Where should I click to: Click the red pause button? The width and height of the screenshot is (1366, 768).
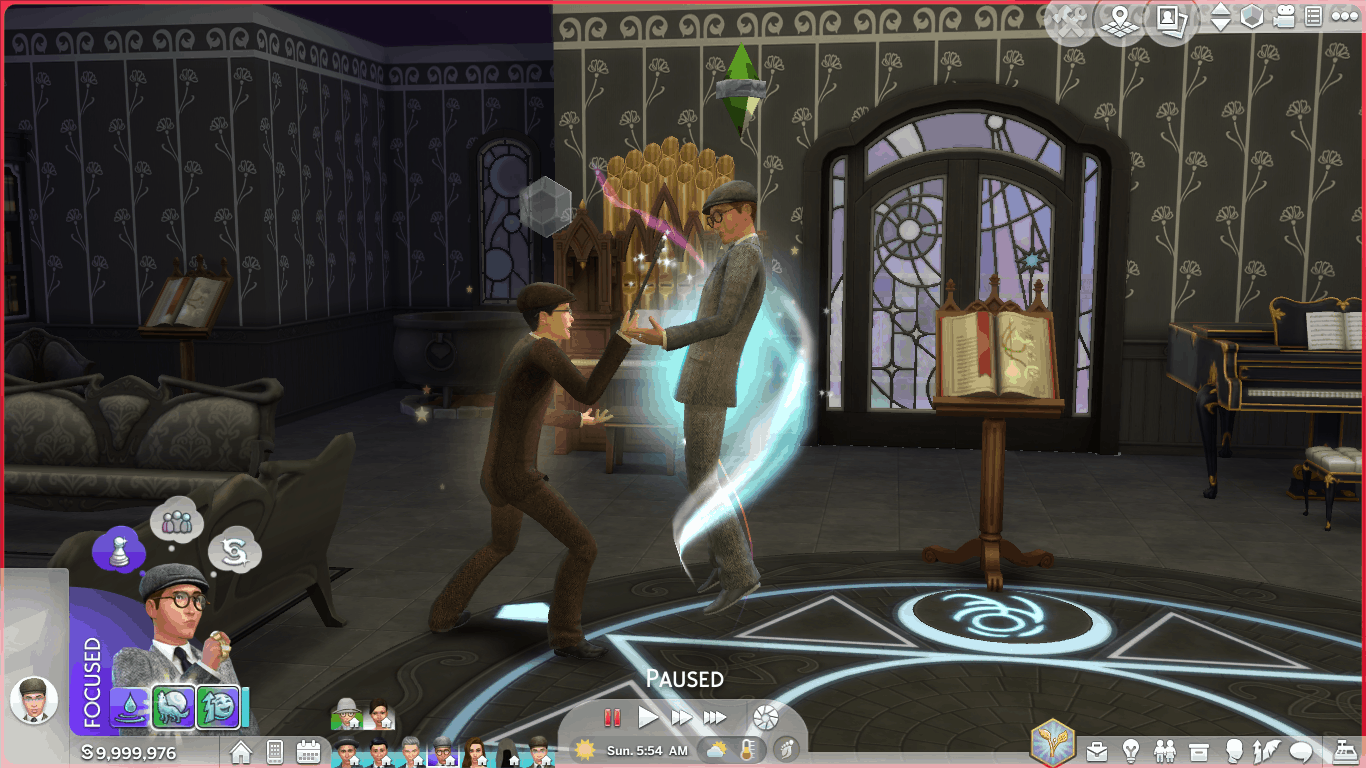point(613,717)
